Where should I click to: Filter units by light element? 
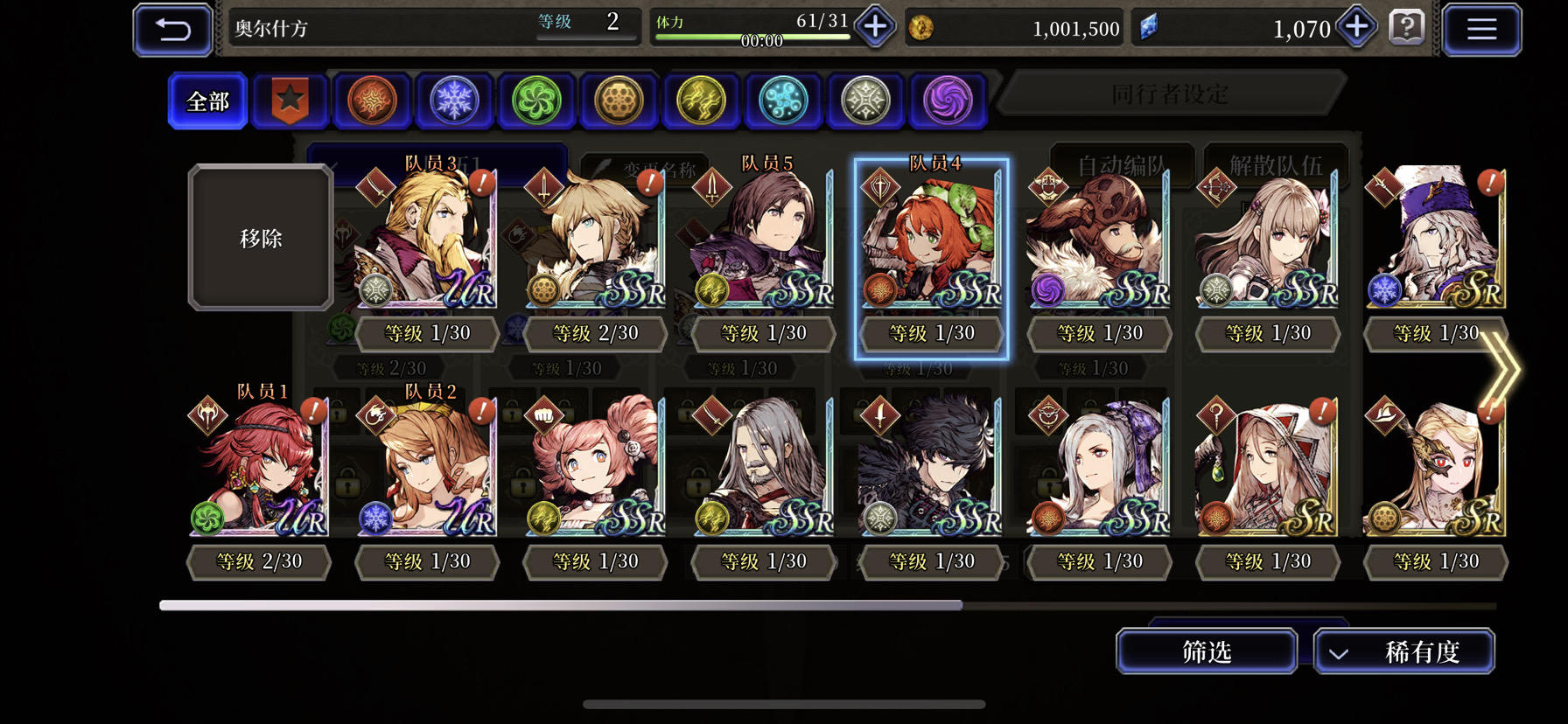[x=864, y=101]
